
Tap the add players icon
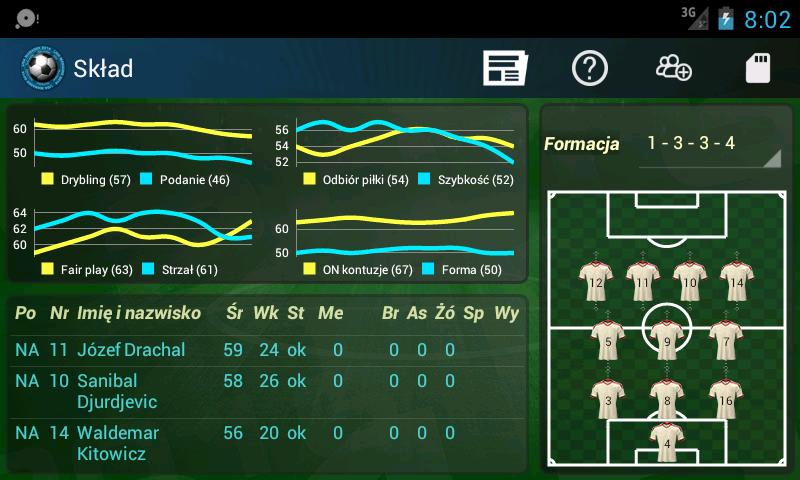[x=674, y=68]
